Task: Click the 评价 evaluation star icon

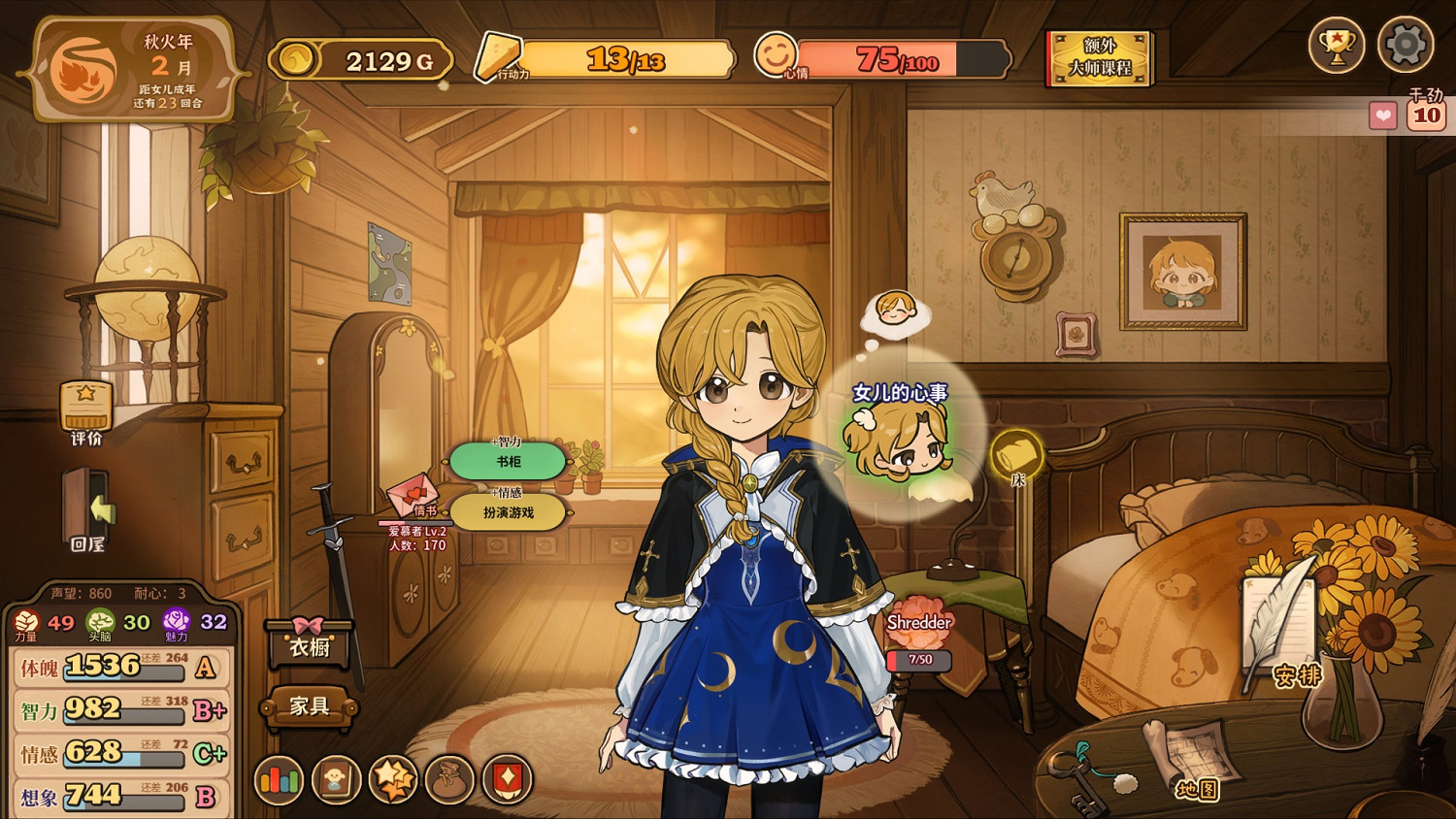Action: point(85,408)
